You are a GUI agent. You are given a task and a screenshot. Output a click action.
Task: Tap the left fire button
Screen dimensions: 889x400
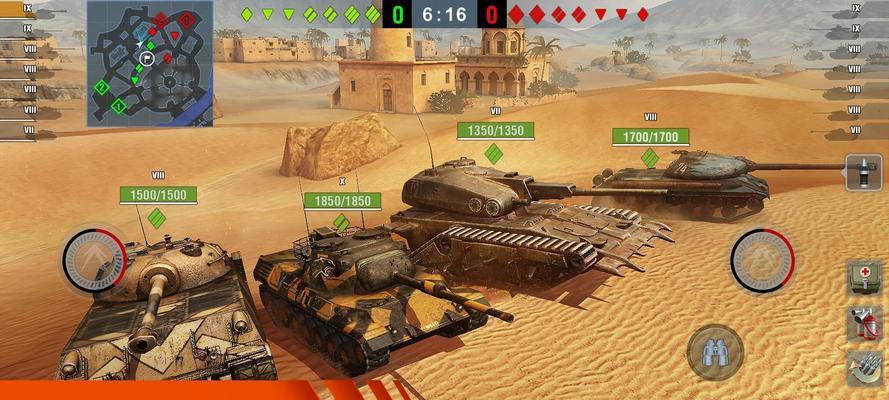point(95,260)
